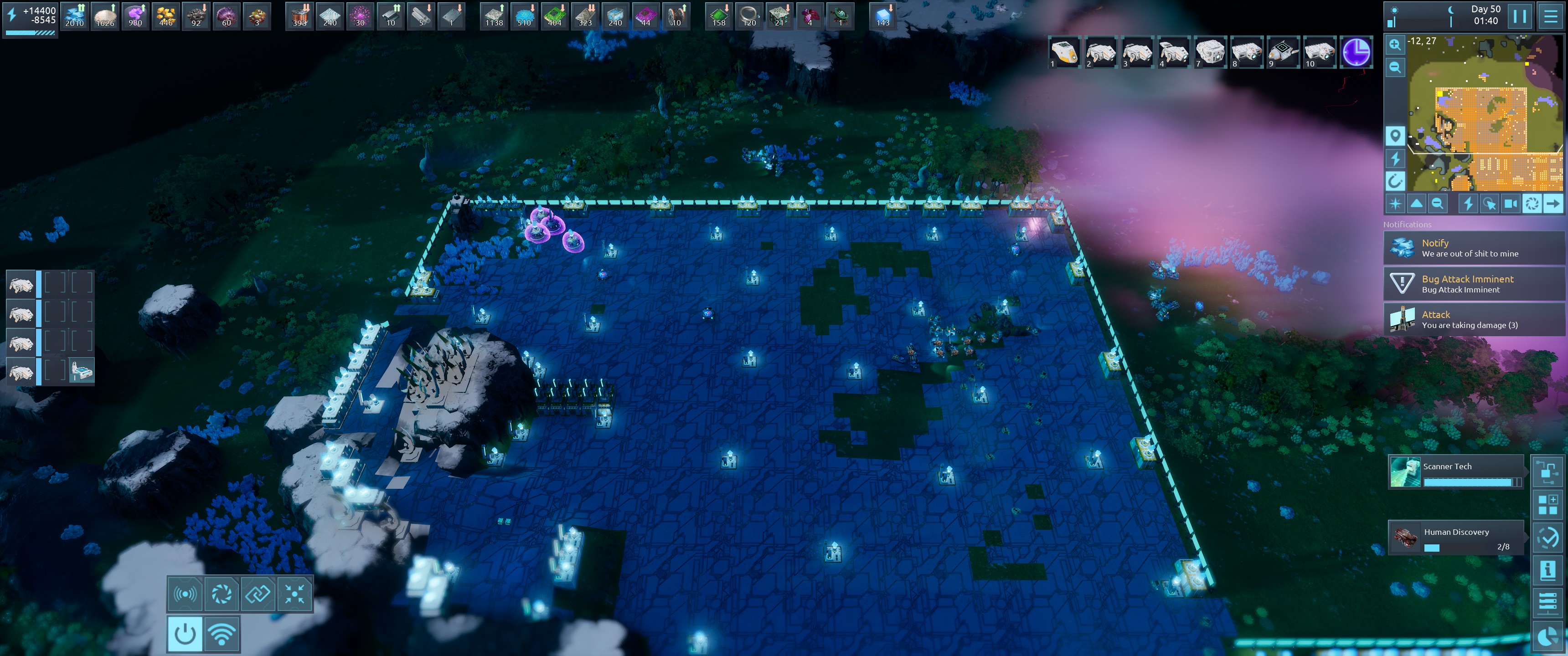Image resolution: width=1568 pixels, height=656 pixels.
Task: Select the arrow button below the minimap
Action: (1553, 204)
